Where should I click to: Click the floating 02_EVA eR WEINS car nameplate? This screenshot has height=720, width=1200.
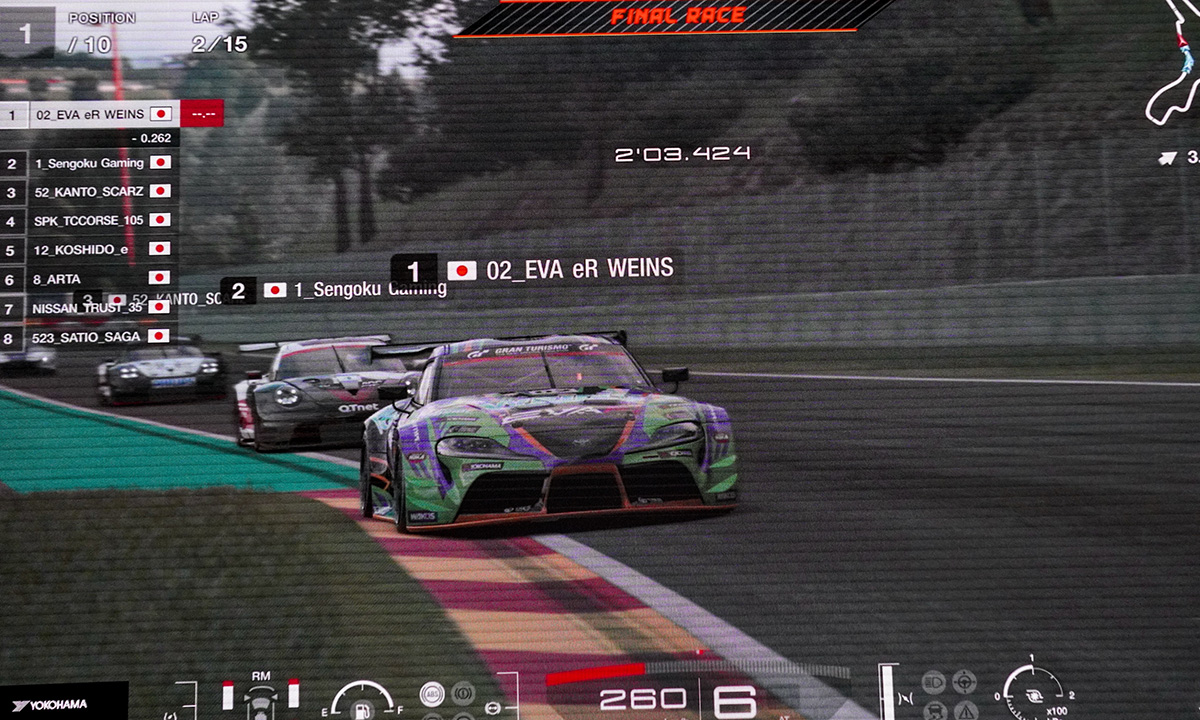click(535, 270)
